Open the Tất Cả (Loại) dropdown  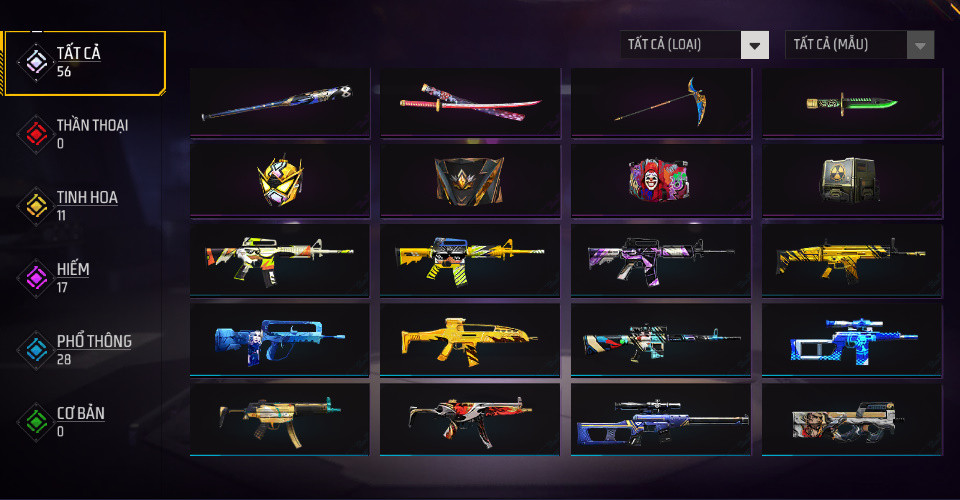tap(695, 45)
